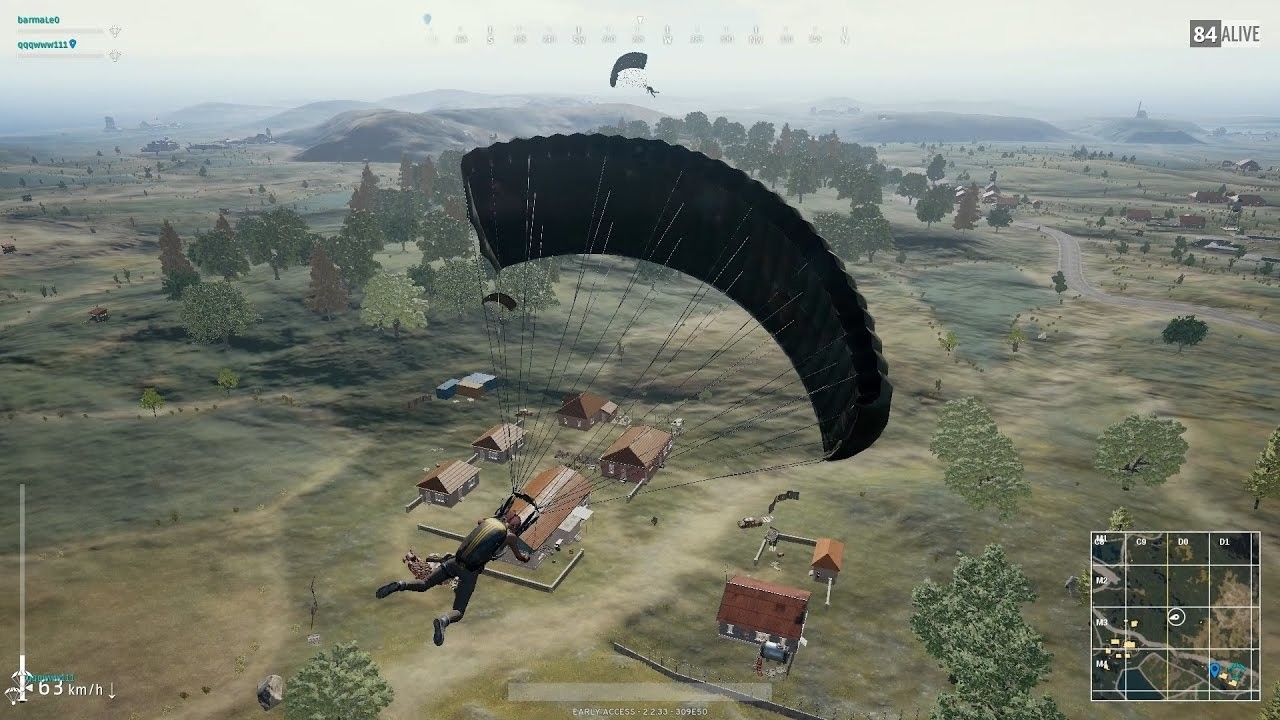Image resolution: width=1280 pixels, height=720 pixels.
Task: Click the parachute icon next to qqqwww111
Action: pyautogui.click(x=115, y=55)
